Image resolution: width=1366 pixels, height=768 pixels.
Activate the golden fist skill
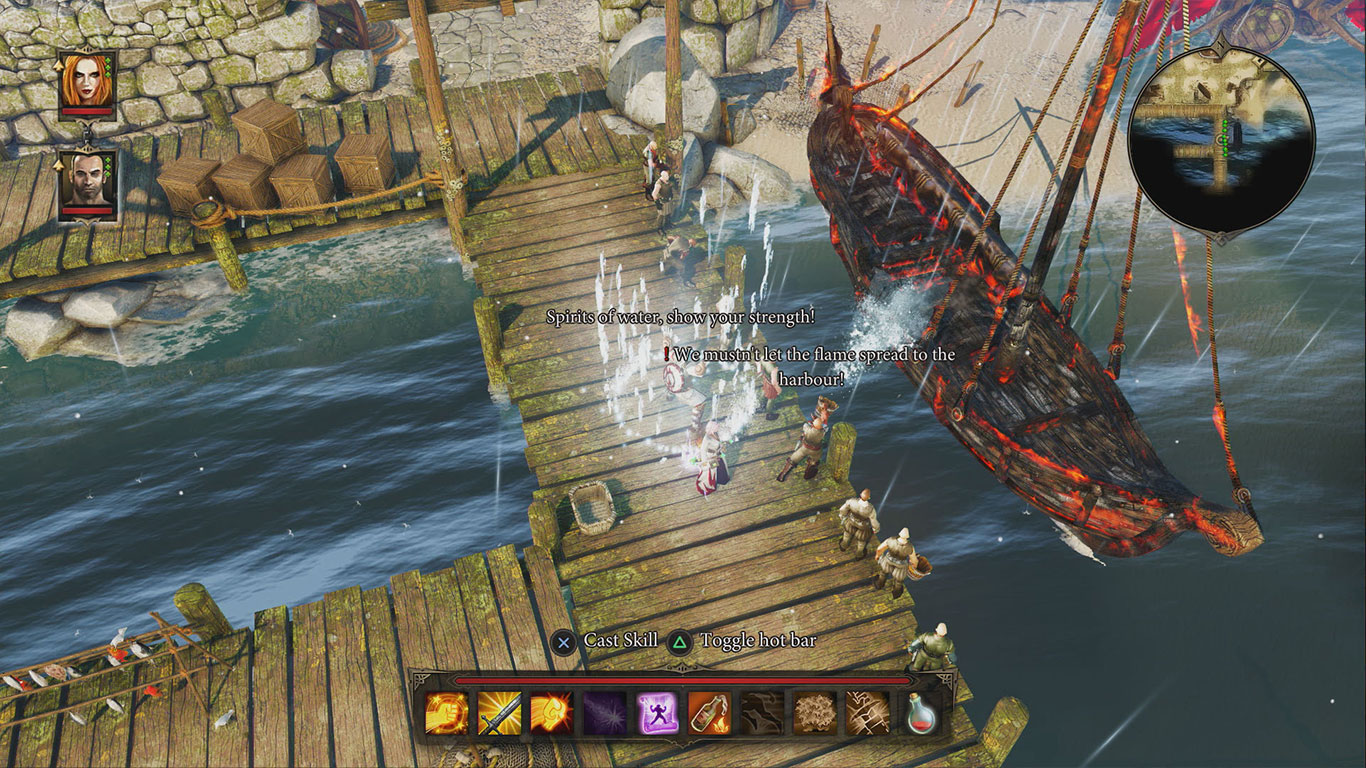coord(445,714)
